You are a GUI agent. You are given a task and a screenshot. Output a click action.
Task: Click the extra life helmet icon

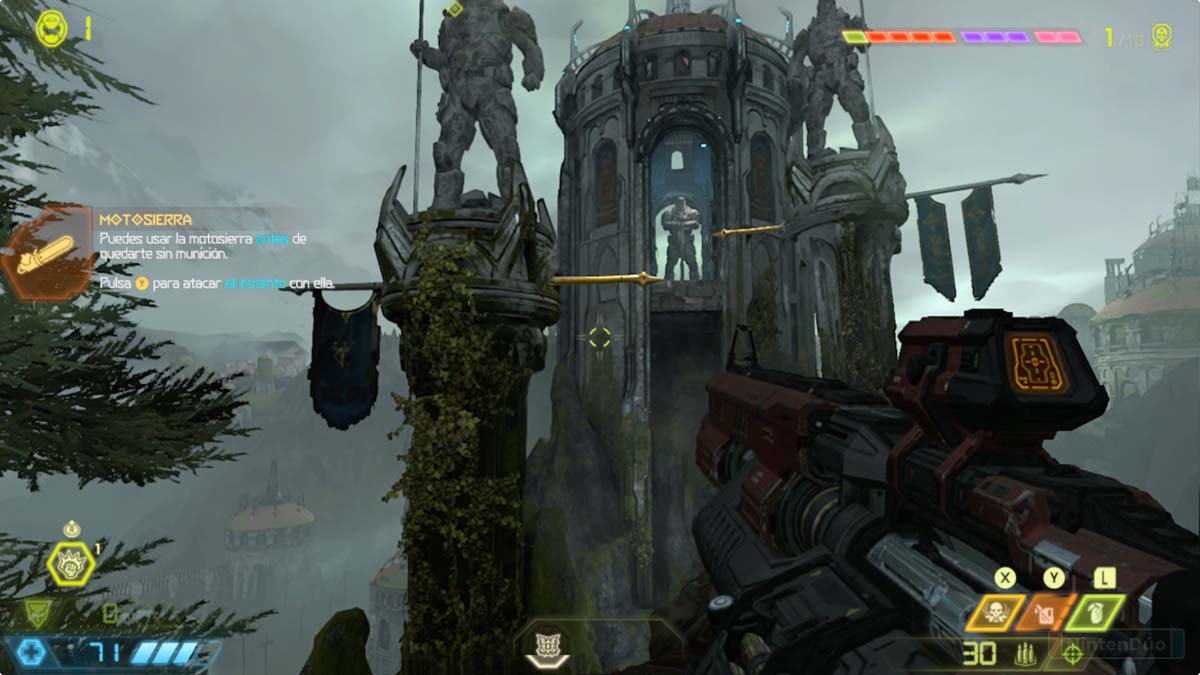click(x=51, y=28)
